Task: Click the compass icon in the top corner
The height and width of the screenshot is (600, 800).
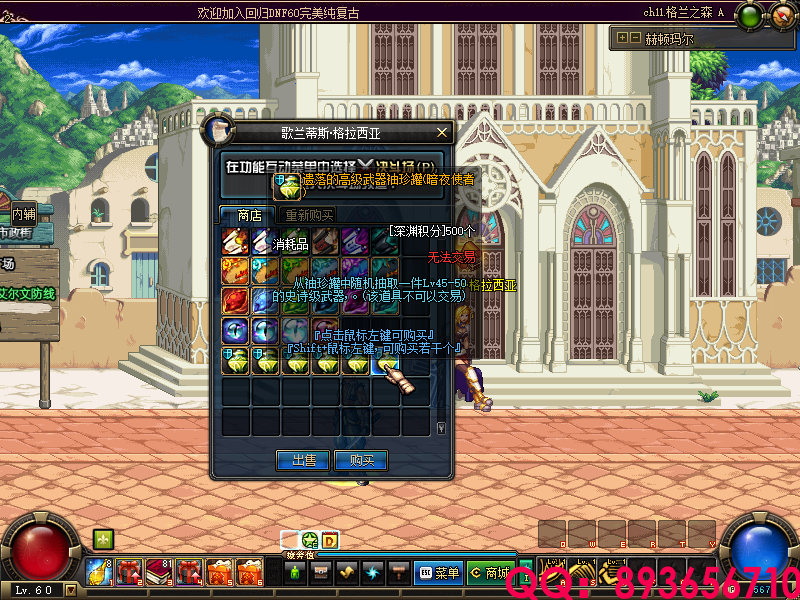Action: click(x=777, y=15)
